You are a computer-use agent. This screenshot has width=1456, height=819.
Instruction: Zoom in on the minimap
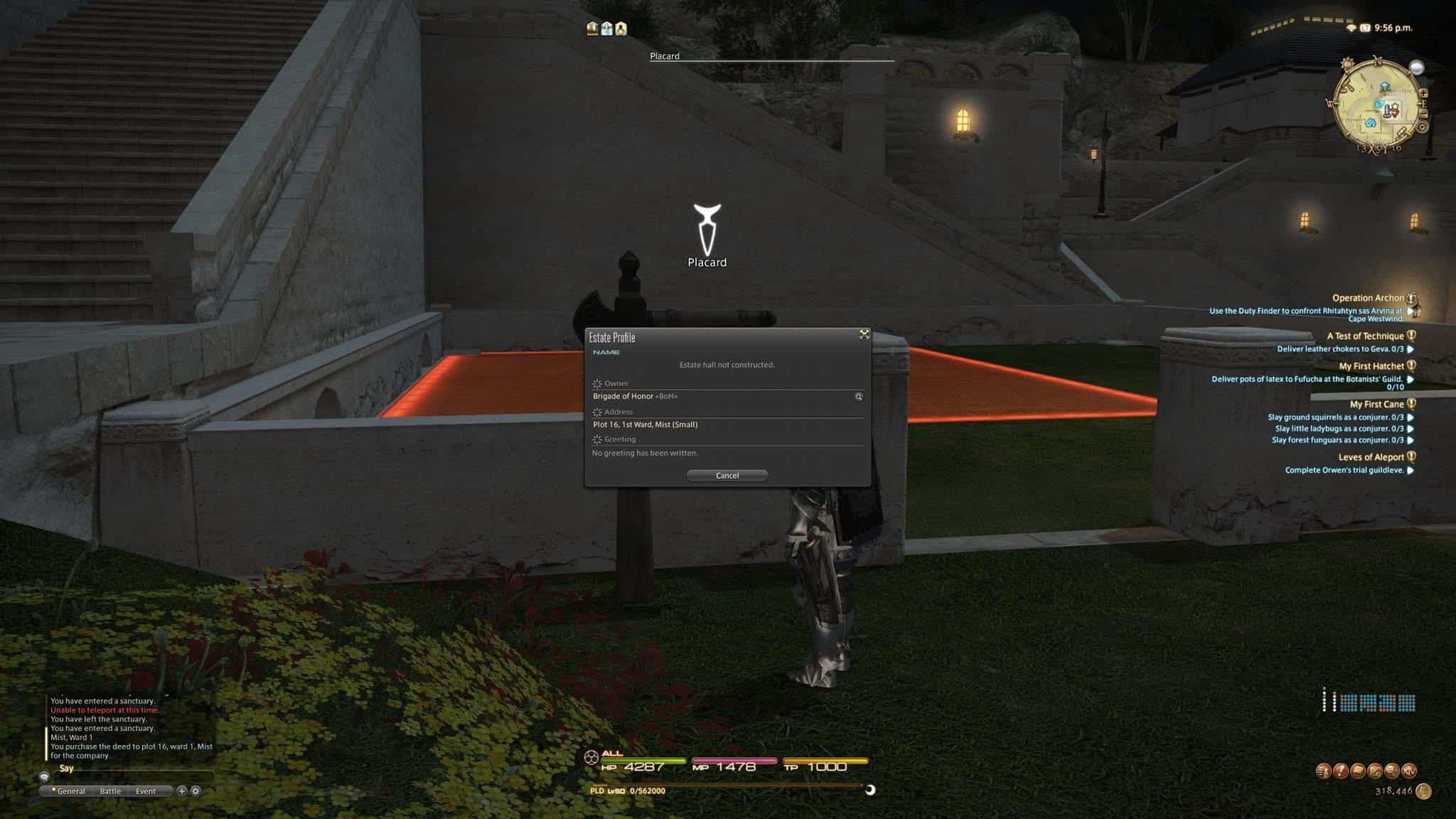click(x=1423, y=93)
